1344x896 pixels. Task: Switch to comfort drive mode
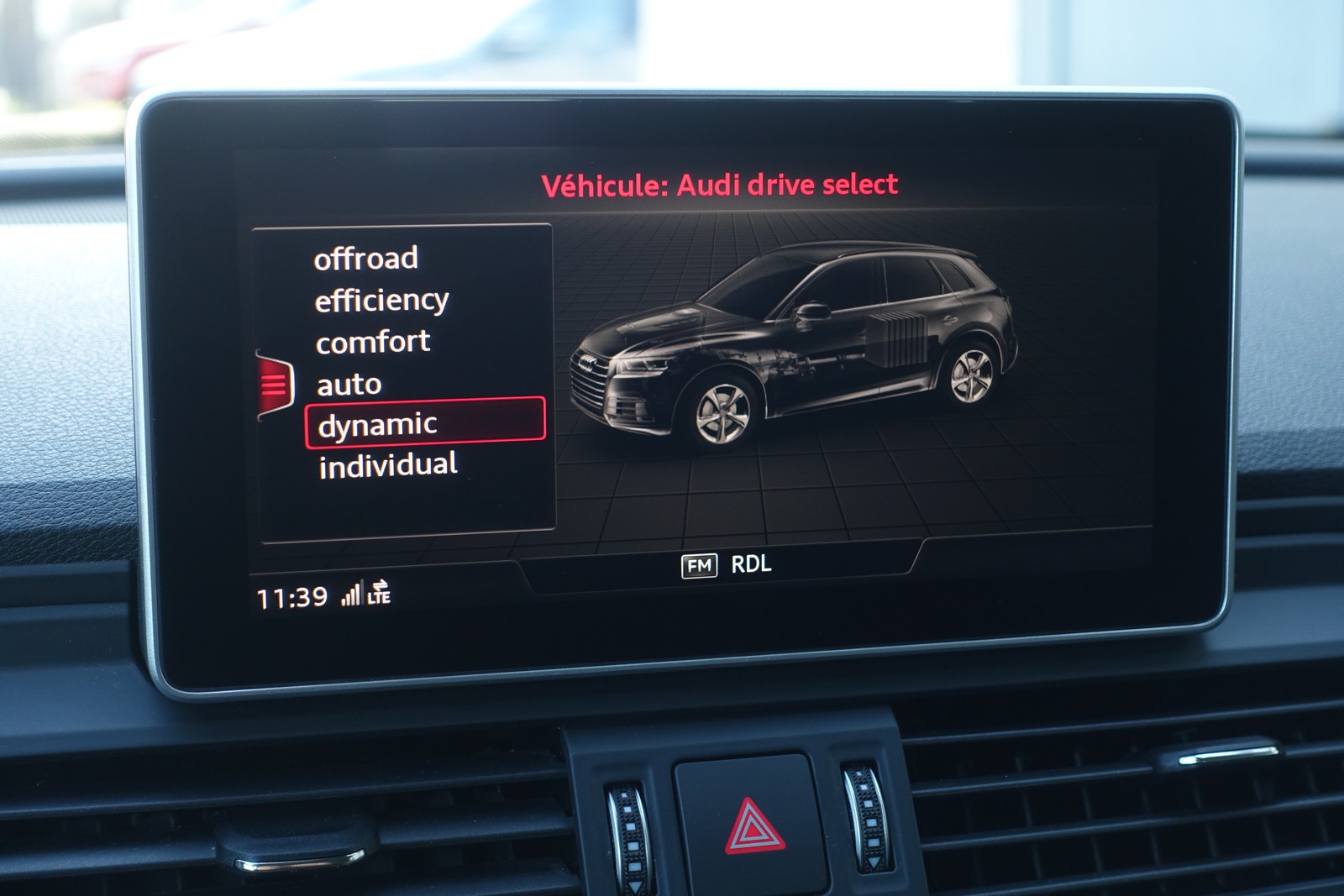point(373,343)
